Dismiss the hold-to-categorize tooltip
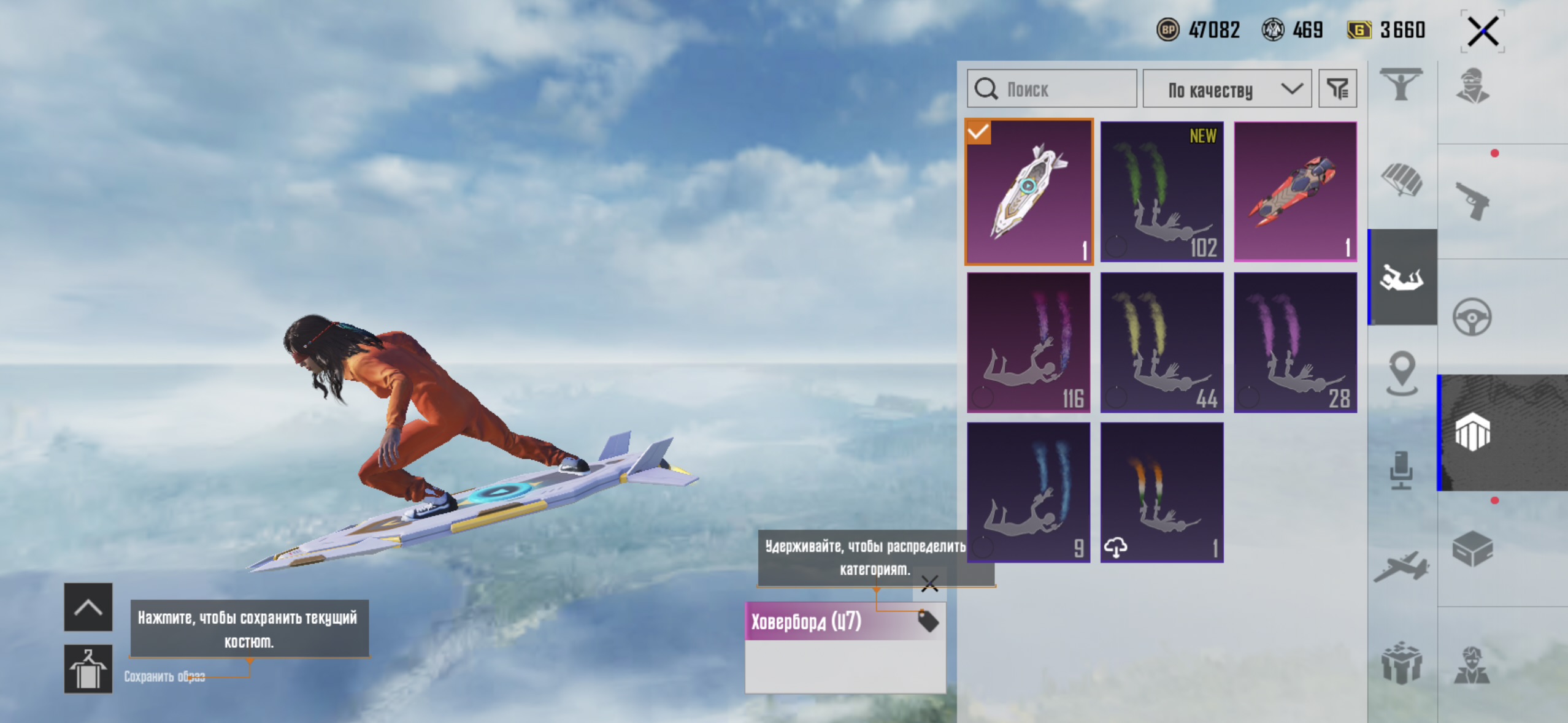 point(929,583)
